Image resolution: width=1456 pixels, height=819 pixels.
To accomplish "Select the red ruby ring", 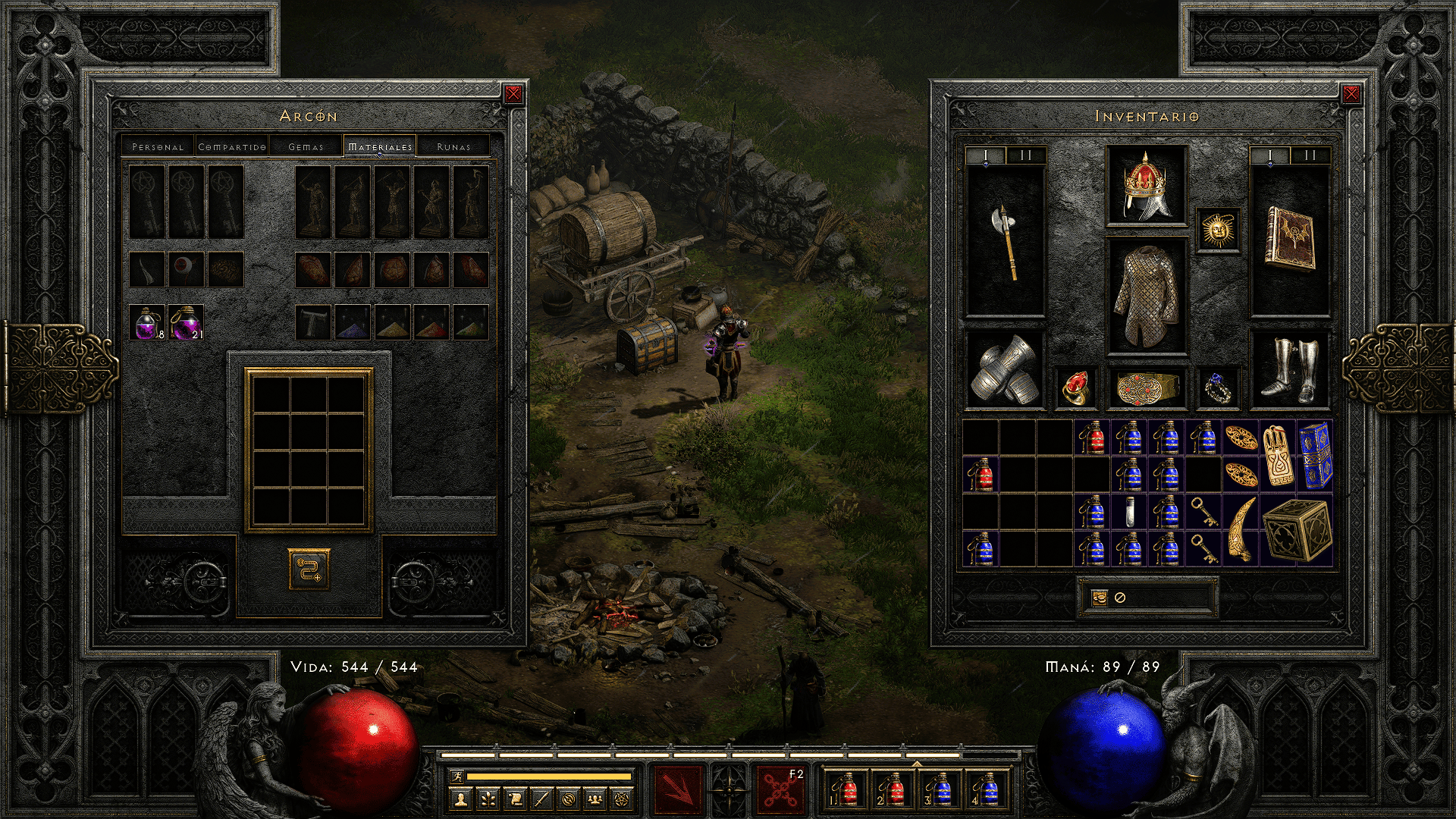I will pos(1075,388).
